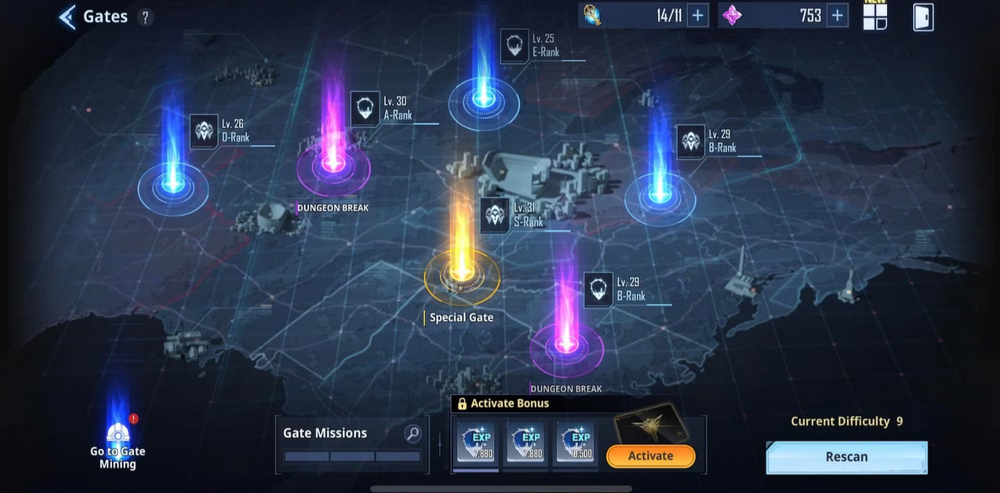Add more purple essence stones with plus

[837, 15]
